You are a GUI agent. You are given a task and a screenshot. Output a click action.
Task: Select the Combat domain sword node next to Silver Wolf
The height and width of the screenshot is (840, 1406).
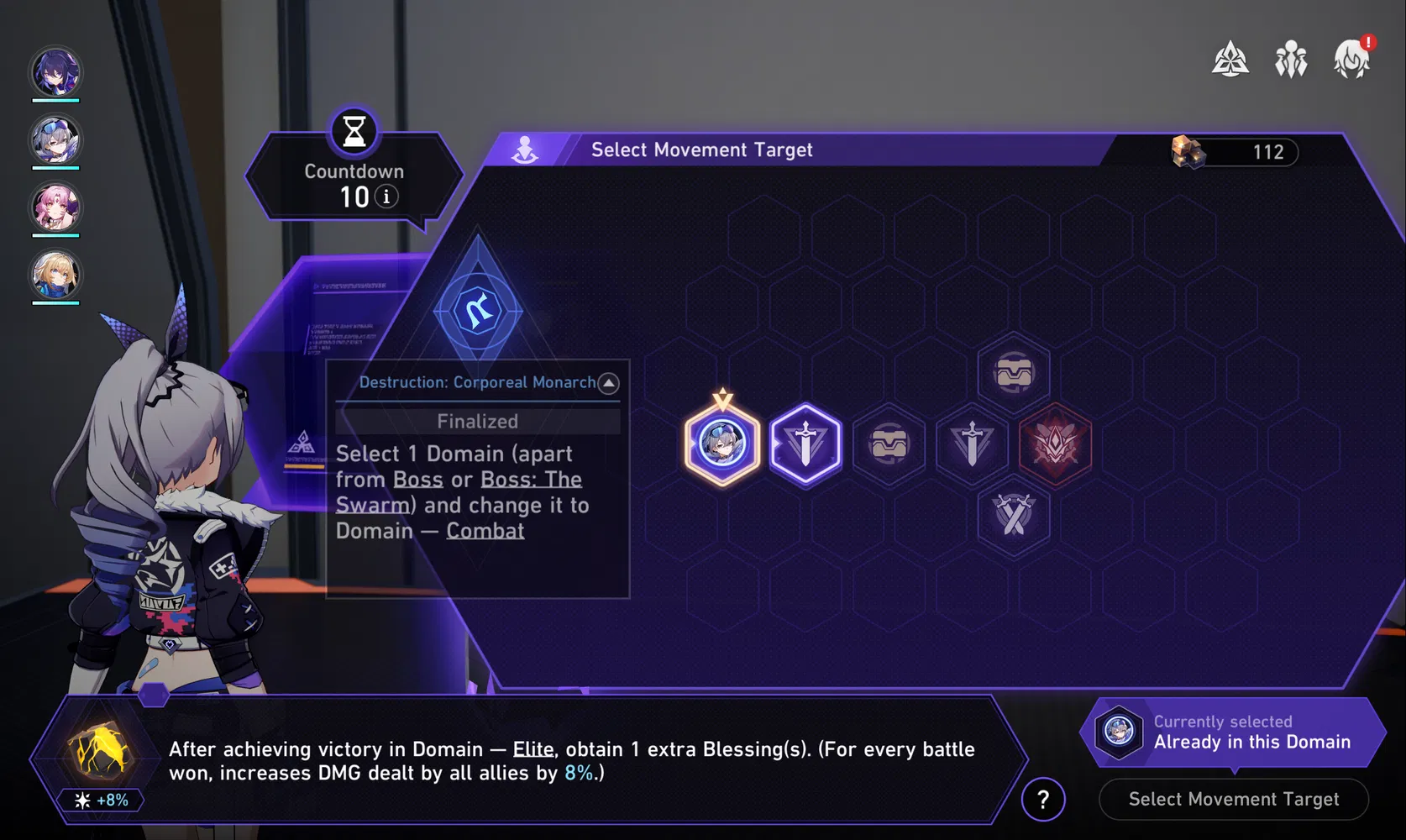click(x=805, y=443)
